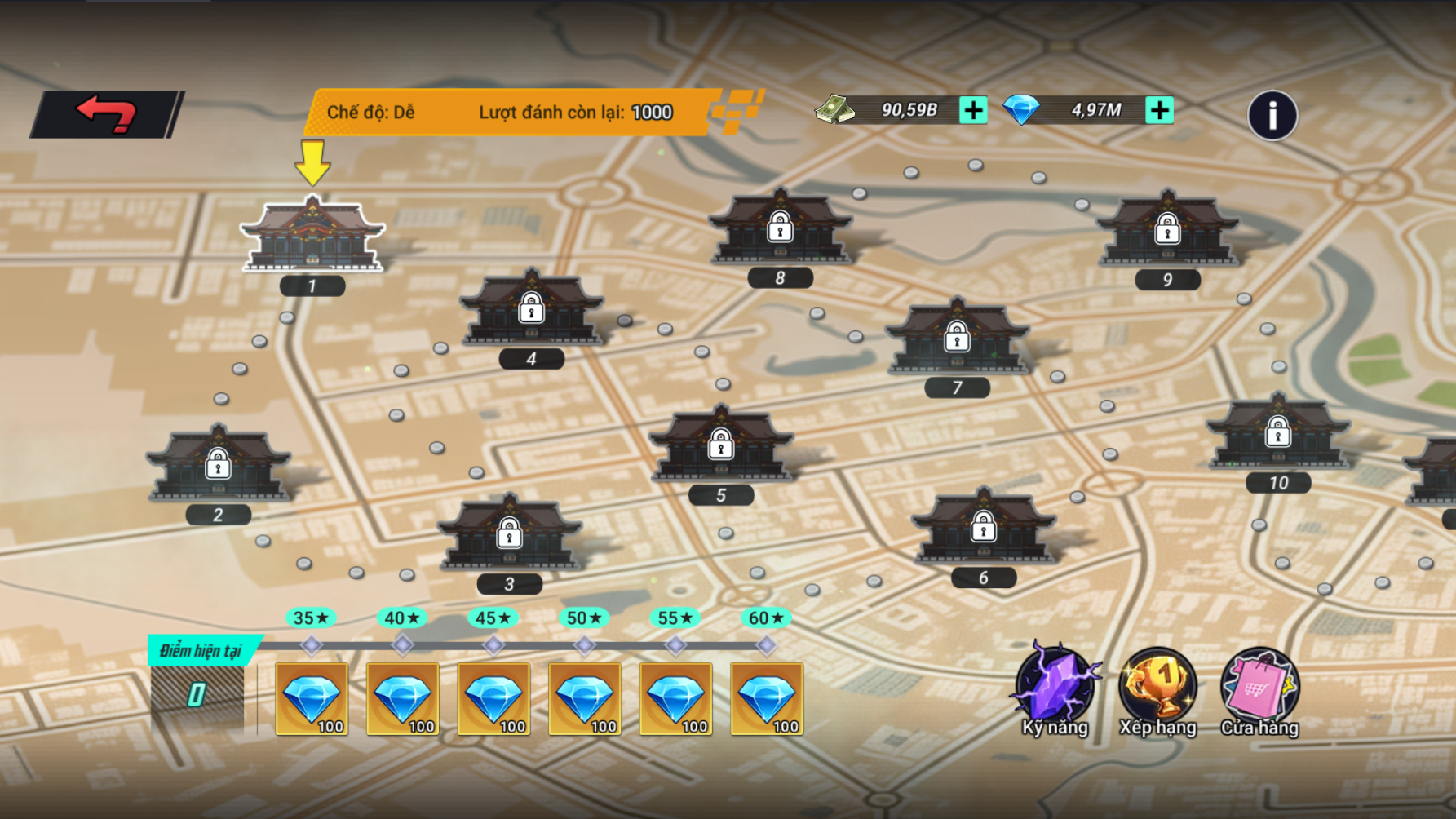Select locked stage 10 temple
This screenshot has height=819, width=1456.
[1277, 432]
